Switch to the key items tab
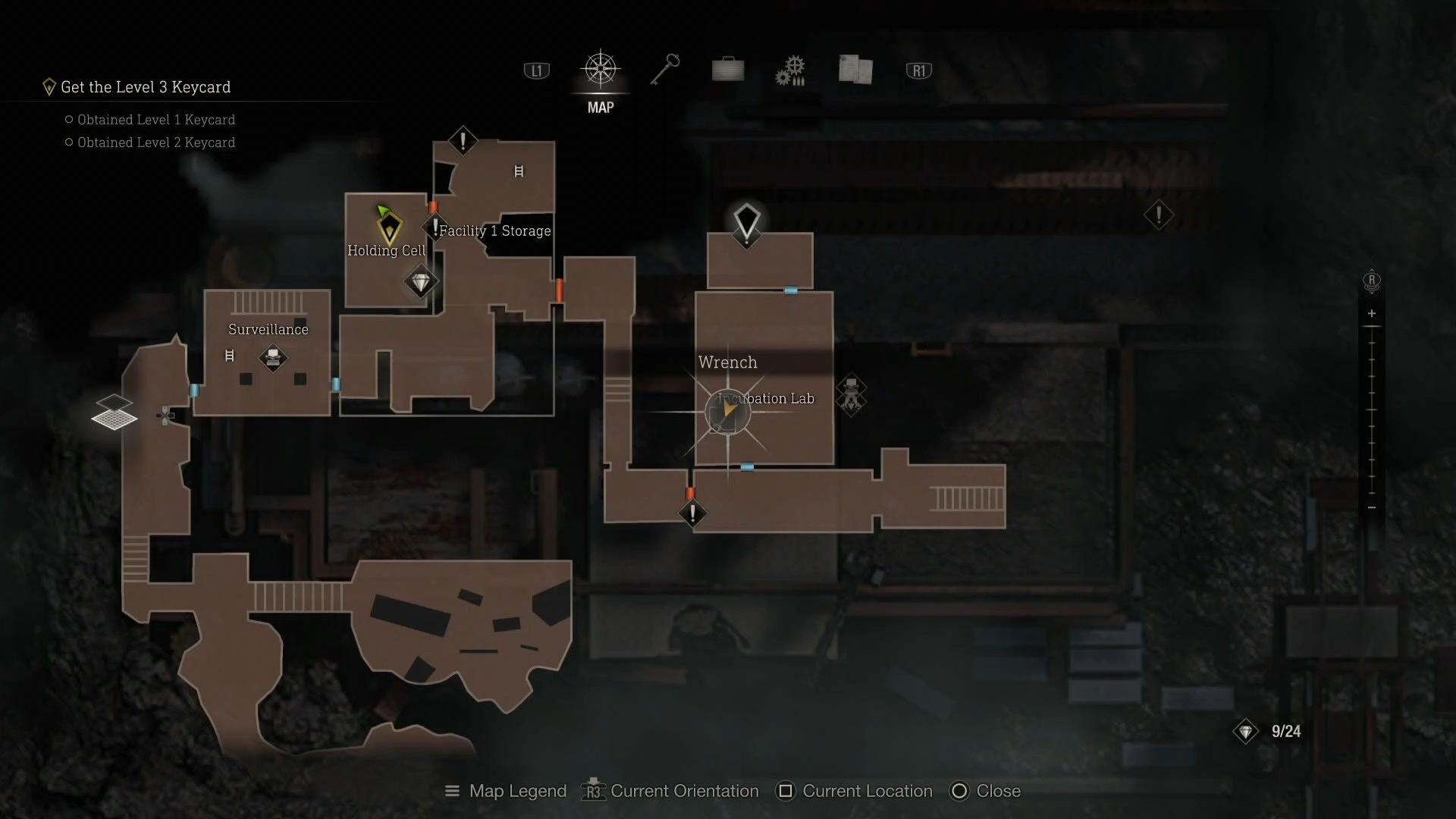The width and height of the screenshot is (1456, 819). click(x=665, y=70)
